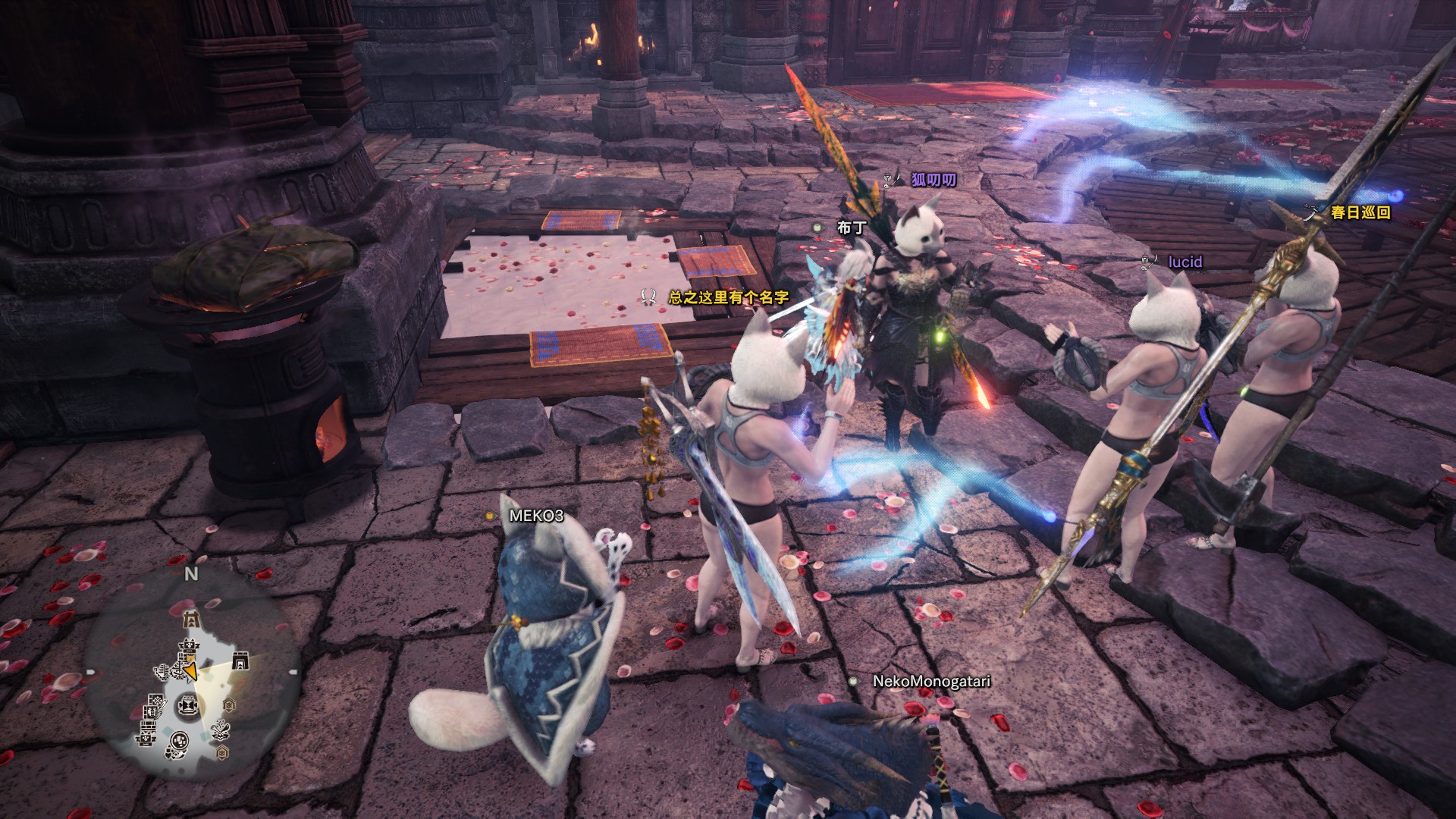Click the black archway marker on minimap

pos(240,662)
